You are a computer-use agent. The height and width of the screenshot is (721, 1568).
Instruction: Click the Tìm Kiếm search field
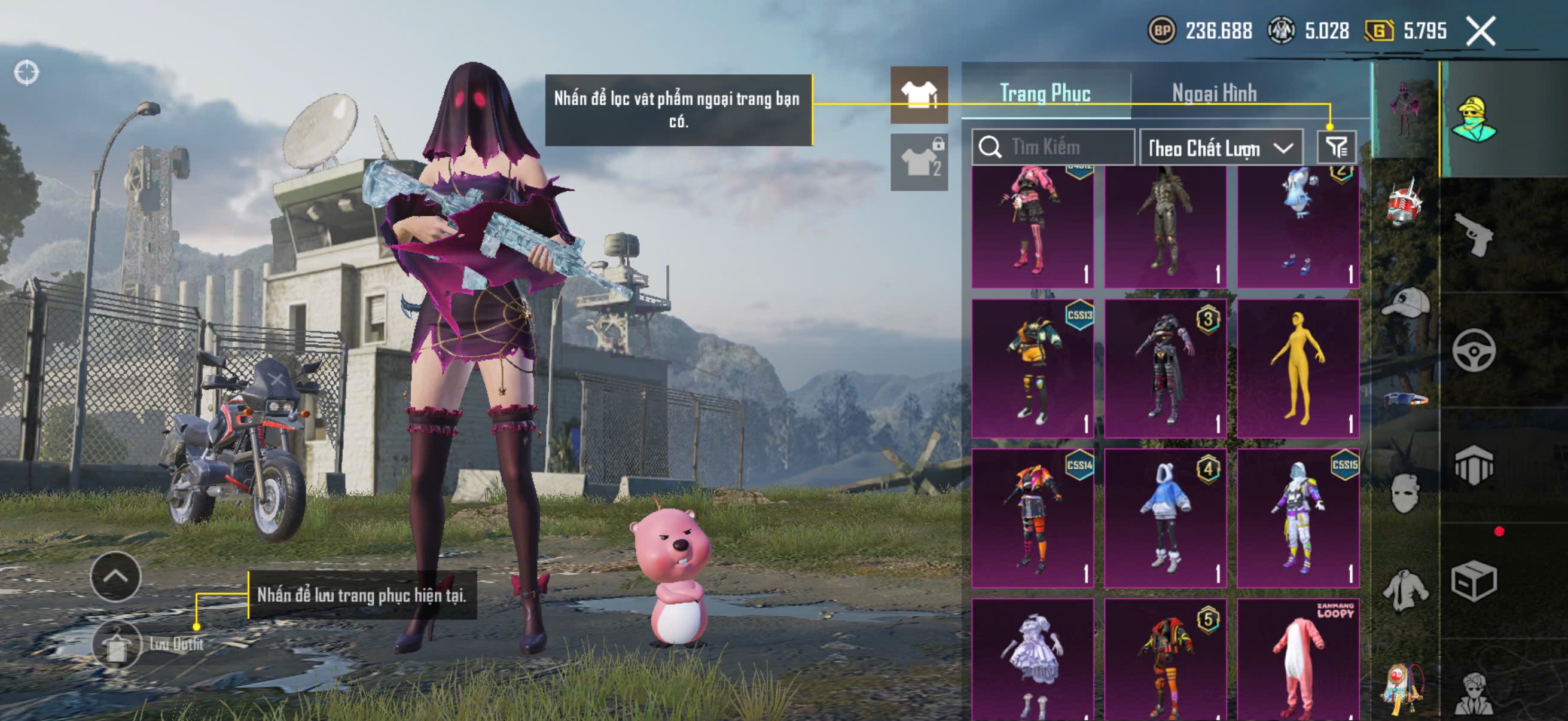tap(1053, 147)
